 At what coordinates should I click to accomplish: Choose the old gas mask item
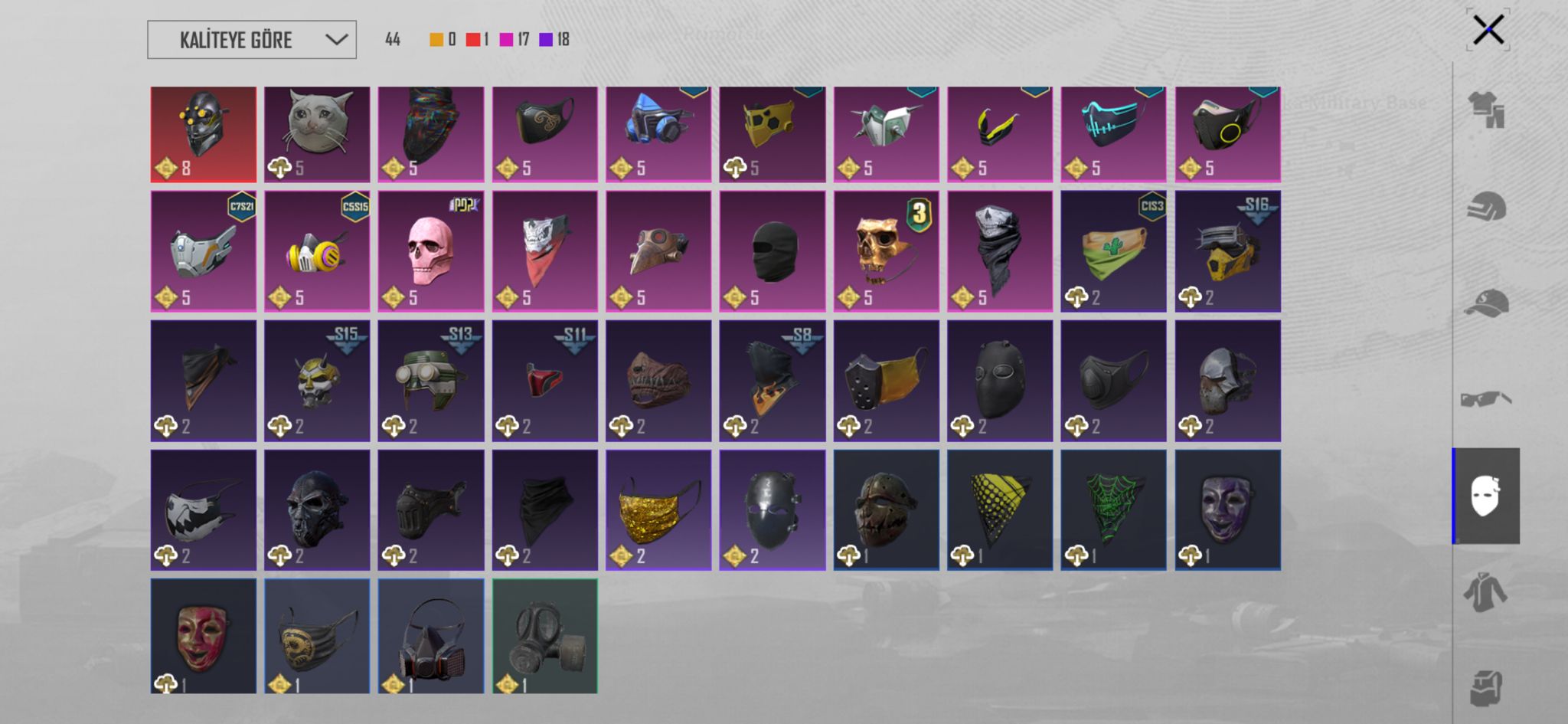coord(544,636)
